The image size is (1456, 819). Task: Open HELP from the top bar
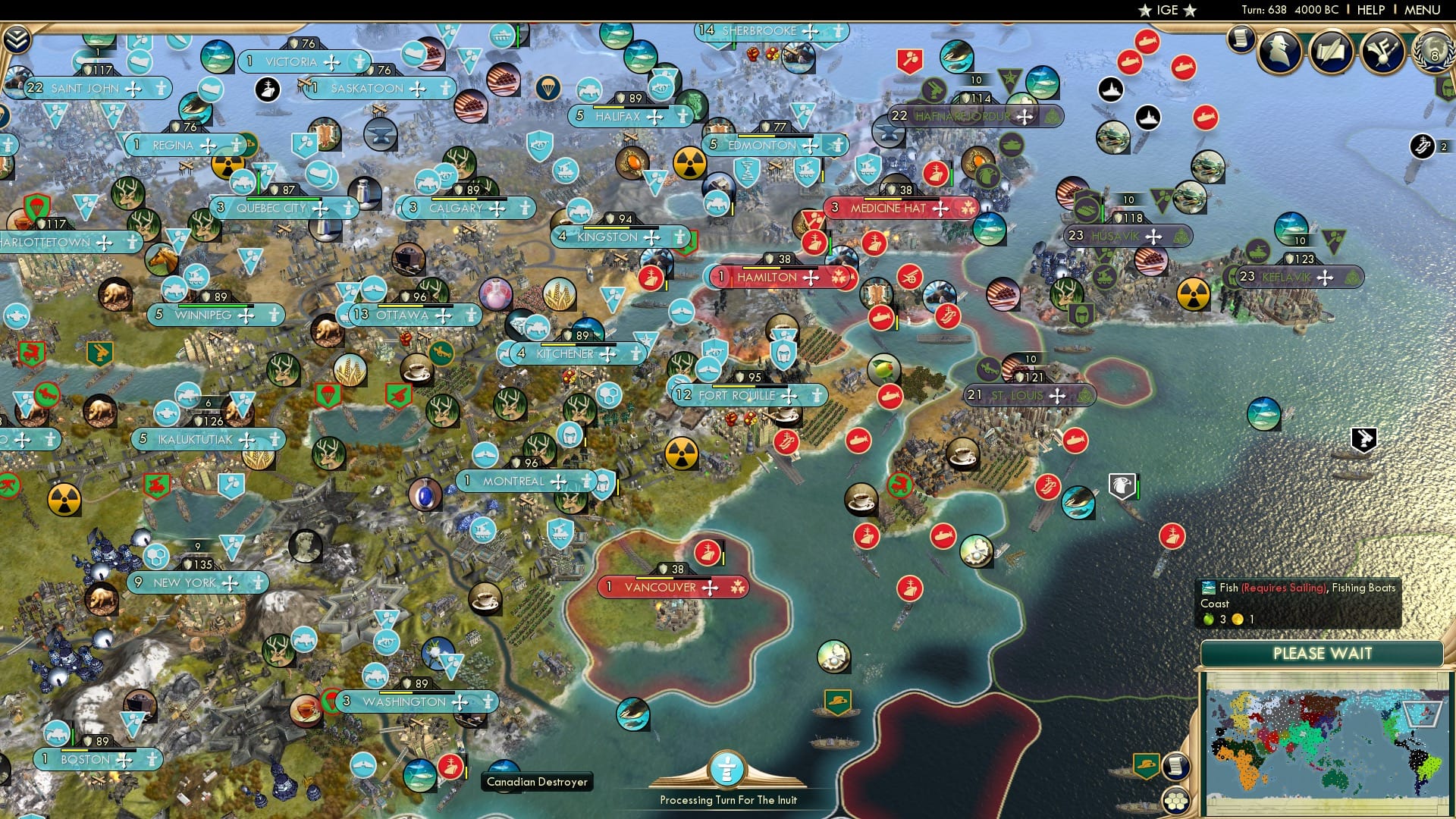1370,9
